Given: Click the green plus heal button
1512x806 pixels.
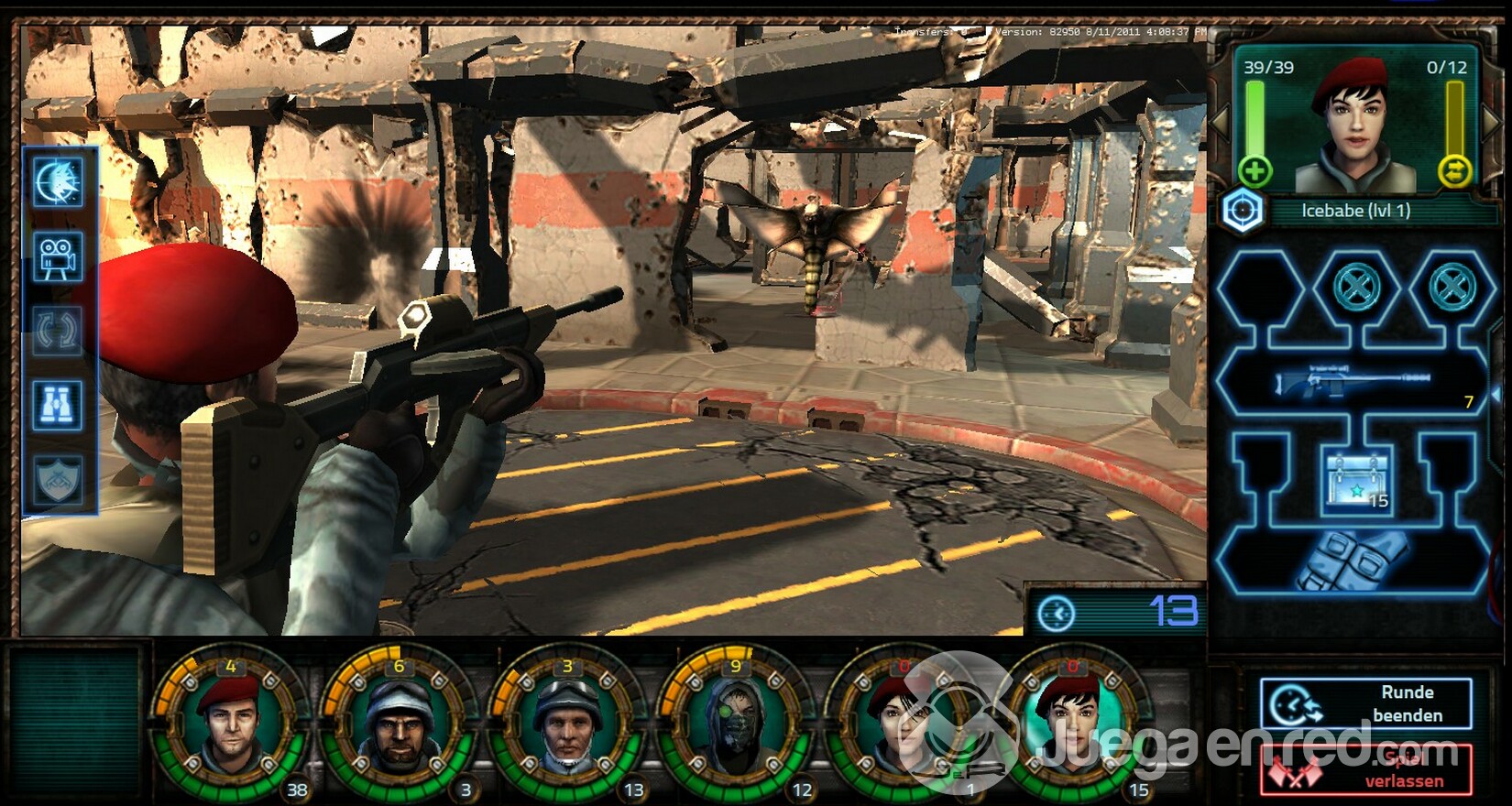Looking at the screenshot, I should pos(1255,171).
